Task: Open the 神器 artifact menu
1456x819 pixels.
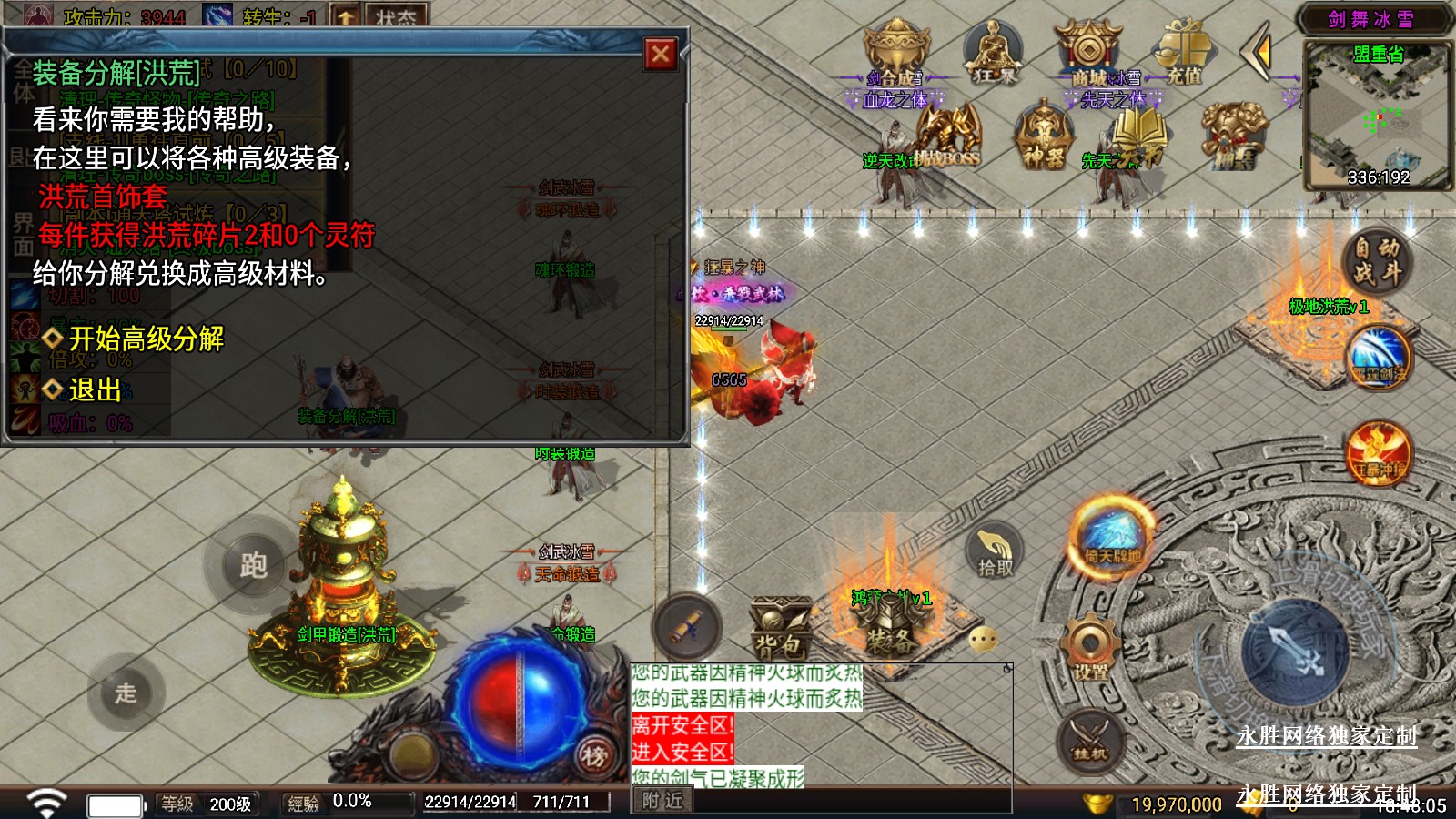Action: pyautogui.click(x=1043, y=138)
